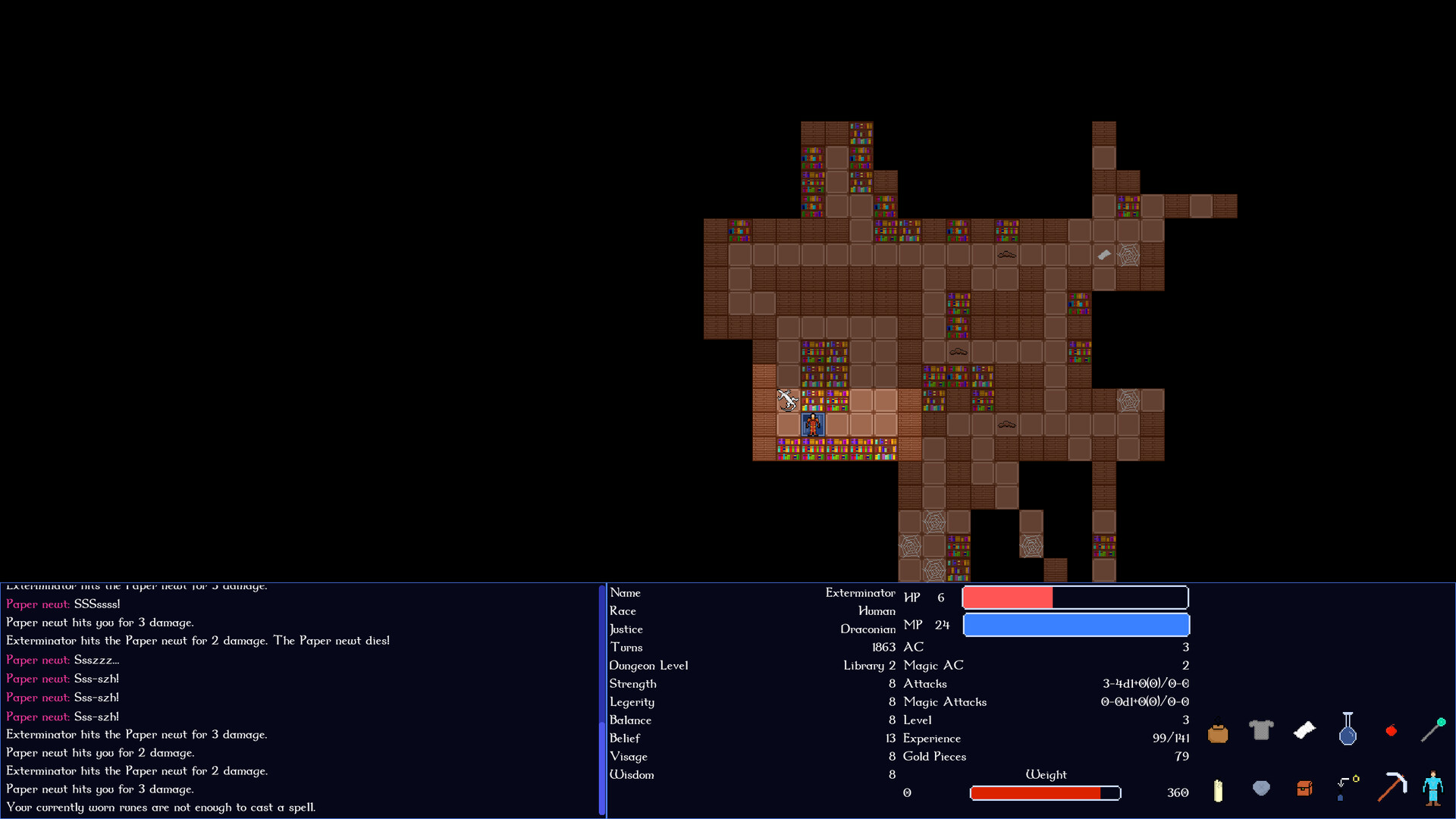1456x819 pixels.
Task: Click a cobweb tile in the dungeon
Action: click(x=1128, y=256)
